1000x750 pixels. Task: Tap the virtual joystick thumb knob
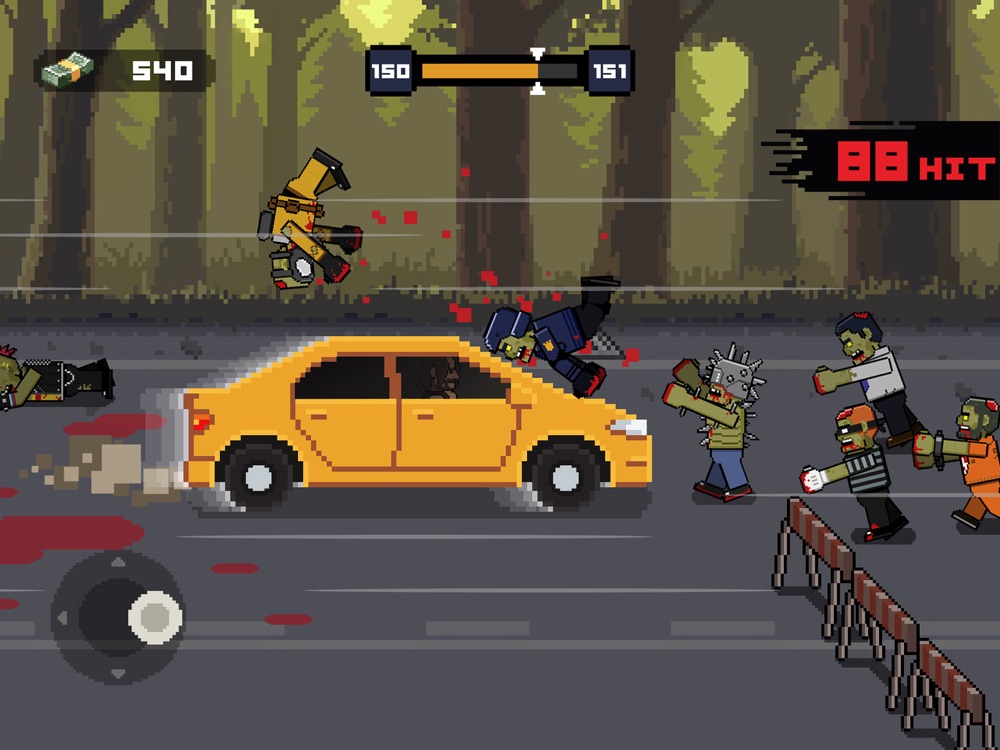[x=155, y=616]
